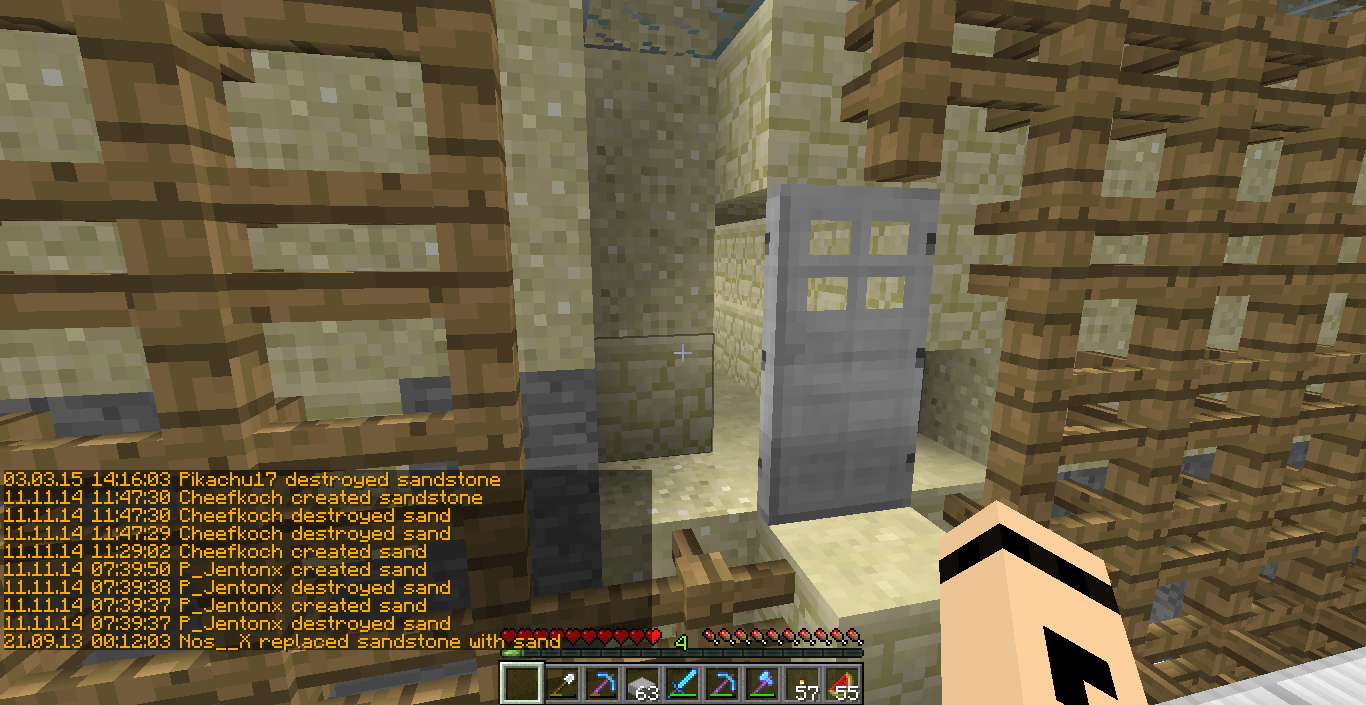Select the stack of 63 stone blocks
The height and width of the screenshot is (705, 1366).
(x=643, y=684)
